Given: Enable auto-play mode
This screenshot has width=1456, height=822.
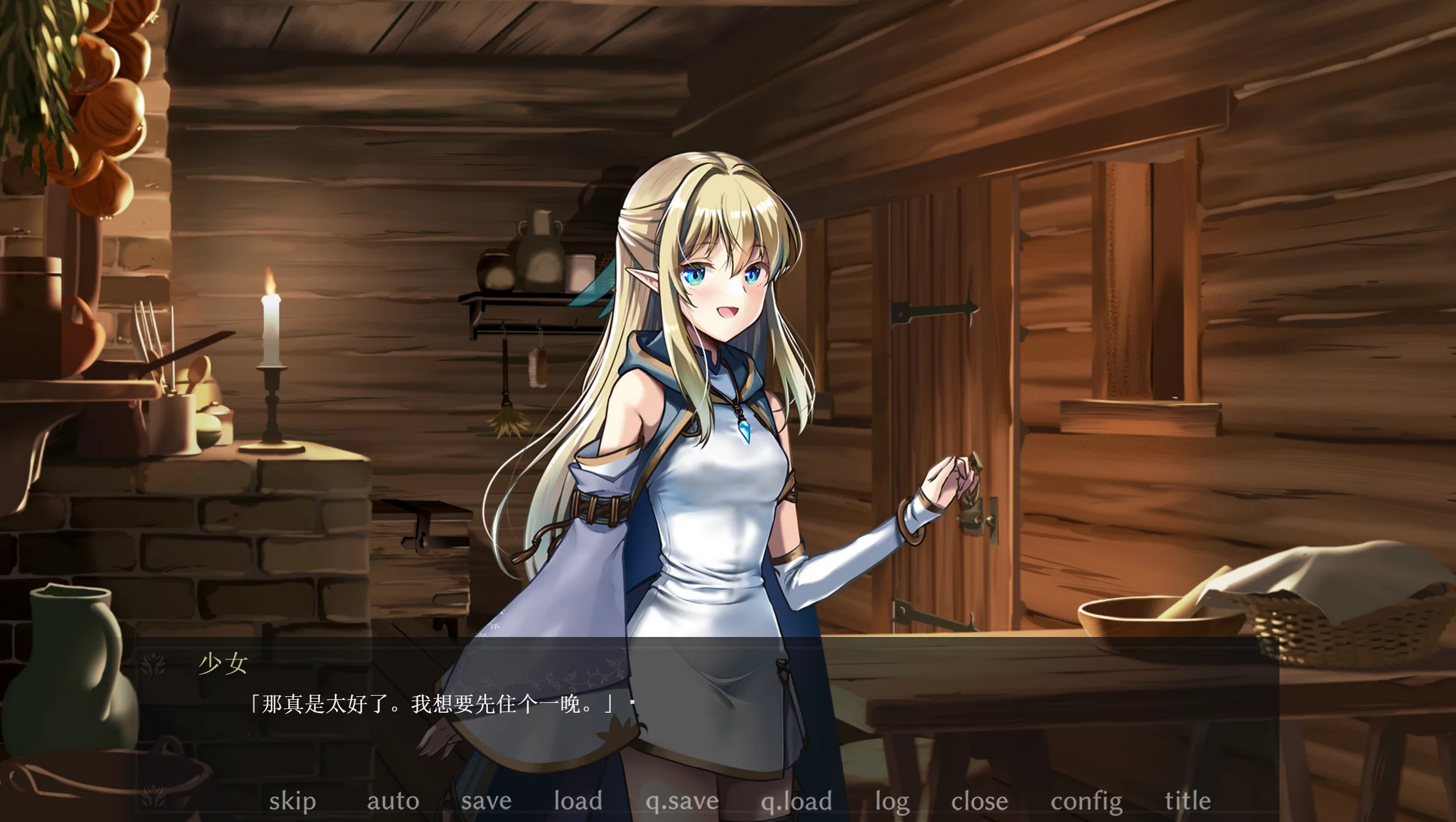Looking at the screenshot, I should (393, 801).
